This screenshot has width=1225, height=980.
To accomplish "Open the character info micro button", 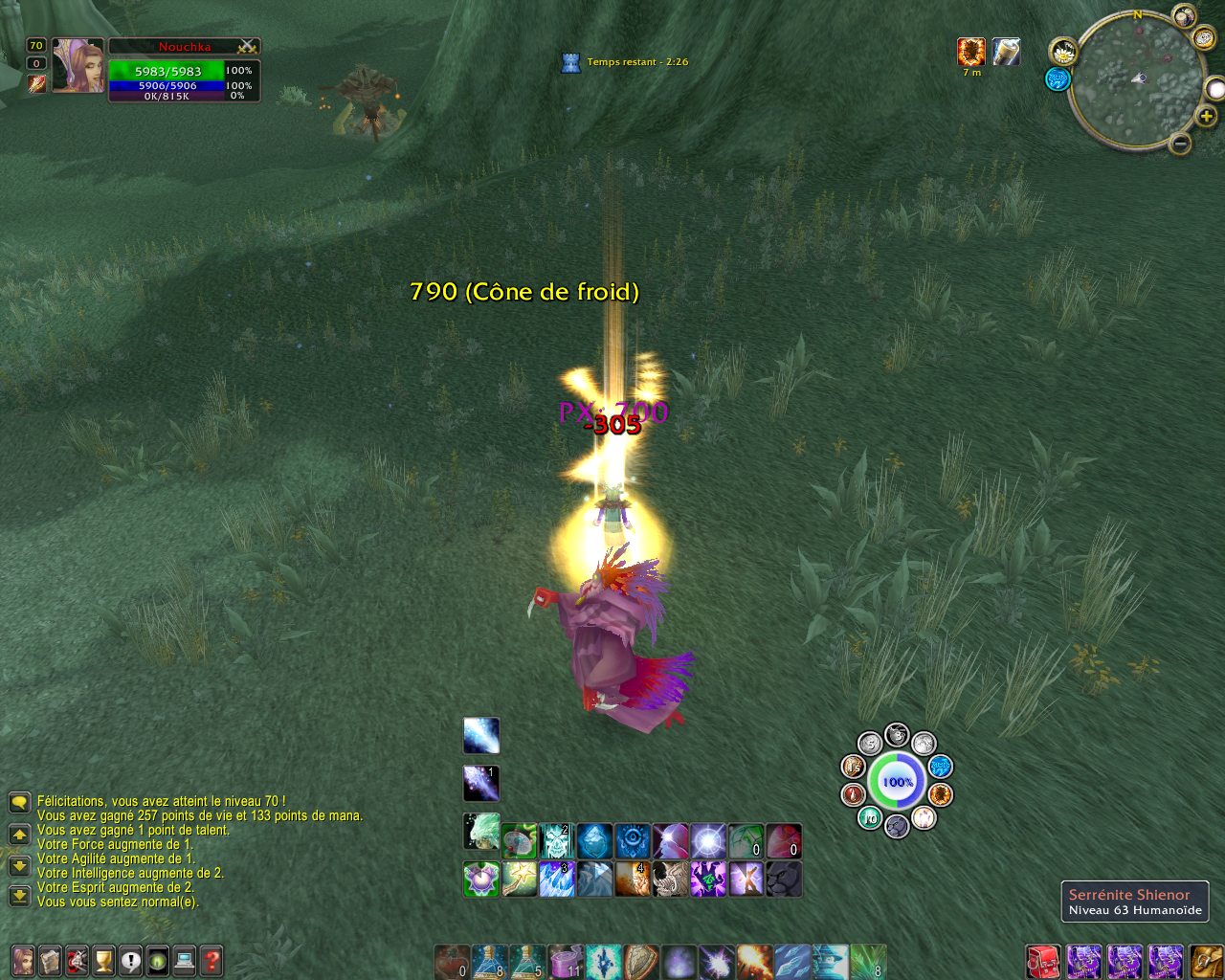I will tap(23, 959).
